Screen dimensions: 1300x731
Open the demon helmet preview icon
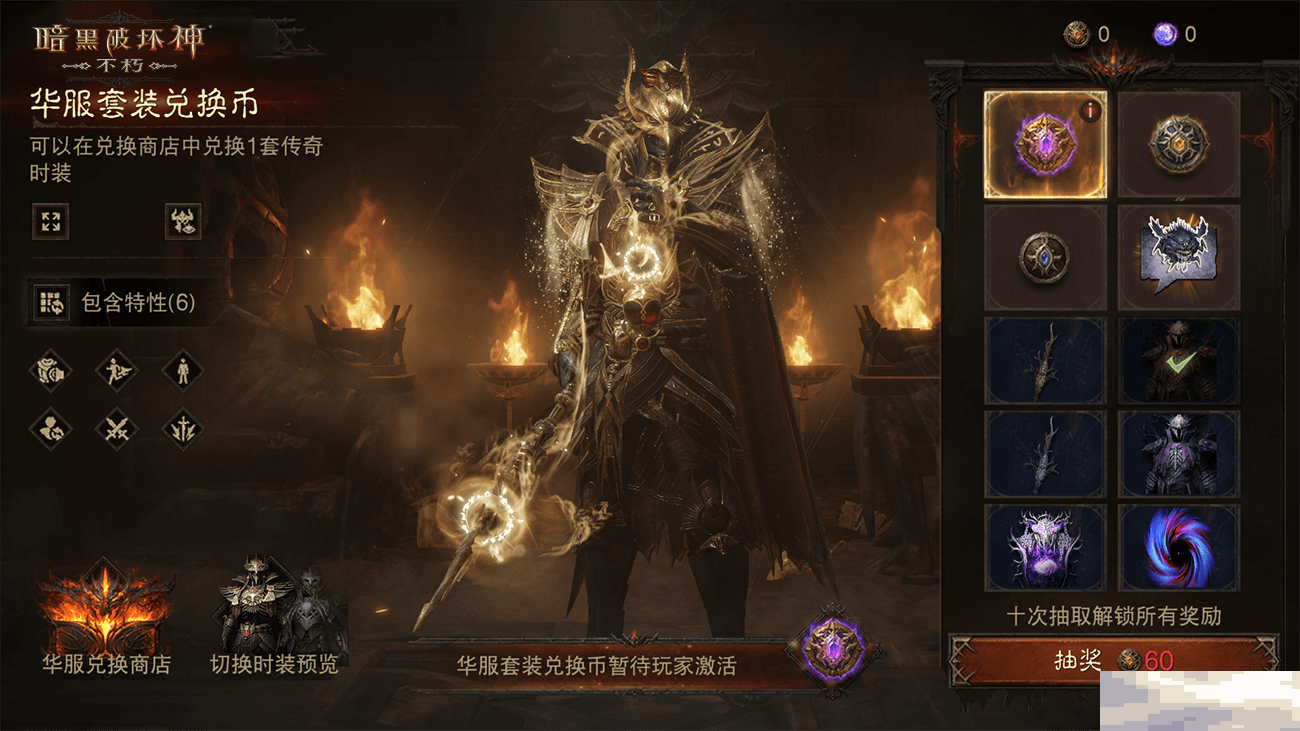tap(183, 222)
